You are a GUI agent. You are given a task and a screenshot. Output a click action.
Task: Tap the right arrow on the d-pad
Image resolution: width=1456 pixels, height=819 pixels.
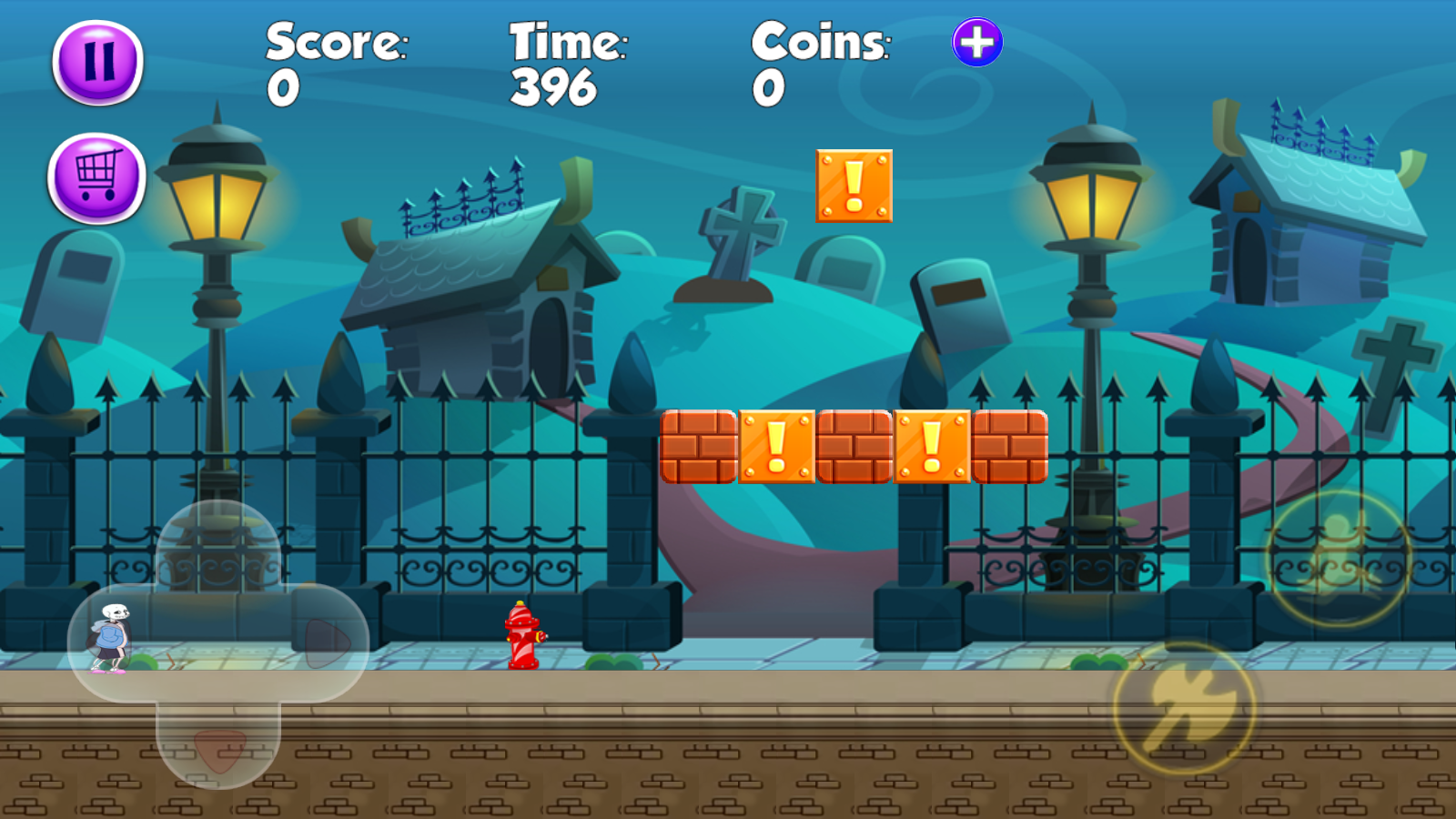click(326, 642)
